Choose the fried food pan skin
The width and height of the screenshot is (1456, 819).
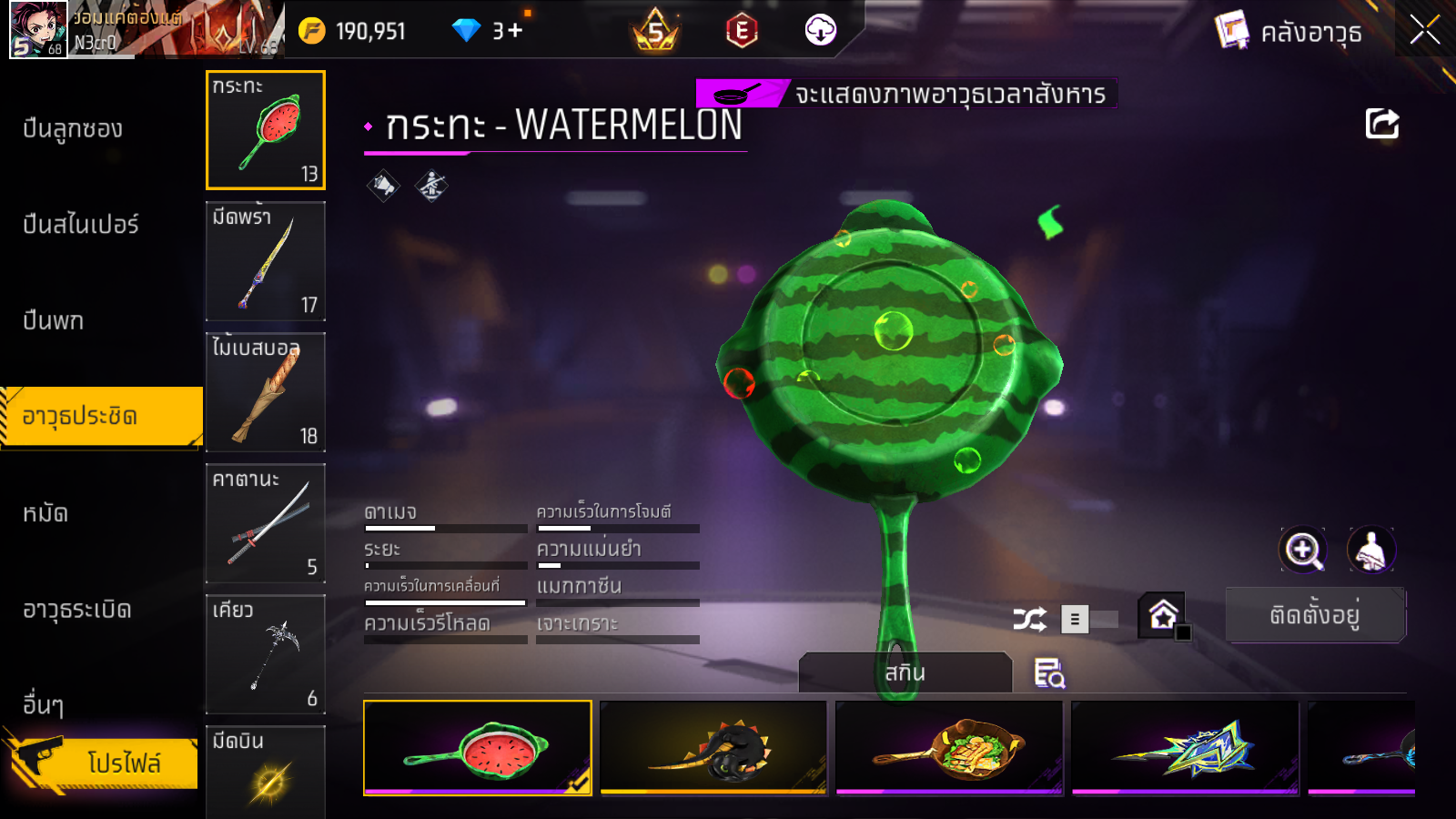coord(949,748)
